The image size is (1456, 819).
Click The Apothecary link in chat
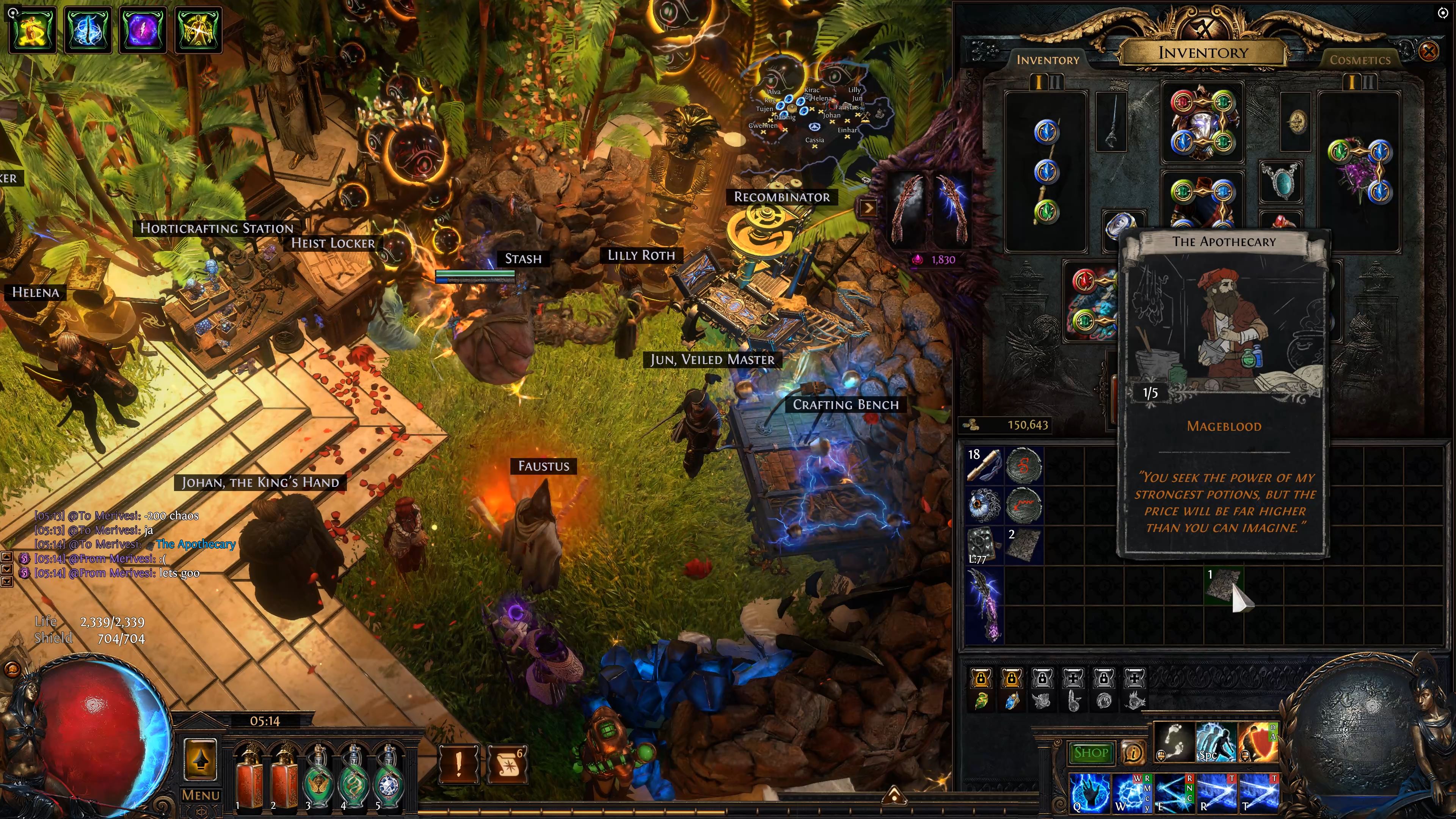point(195,544)
